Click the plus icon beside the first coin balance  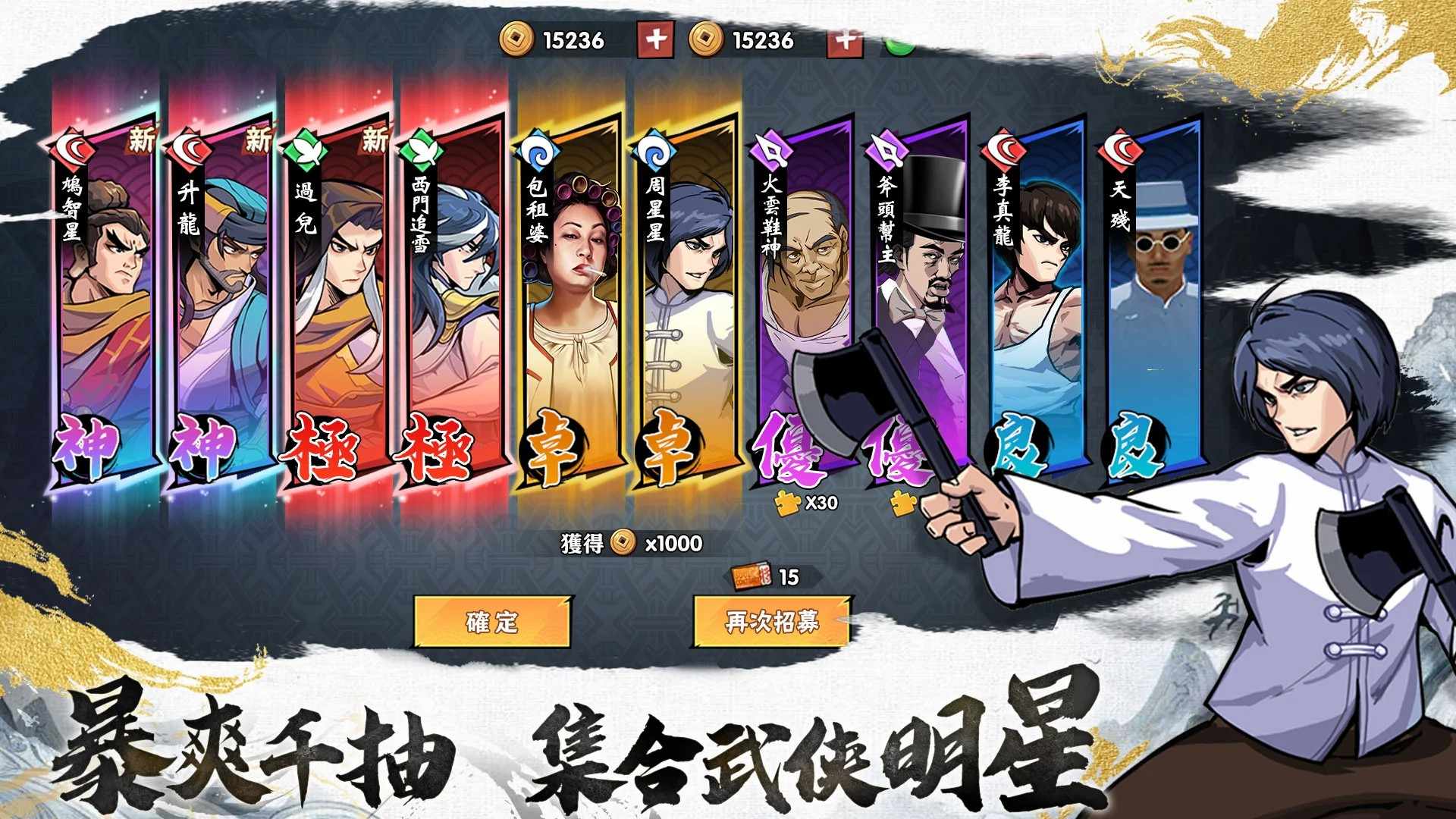tap(657, 42)
